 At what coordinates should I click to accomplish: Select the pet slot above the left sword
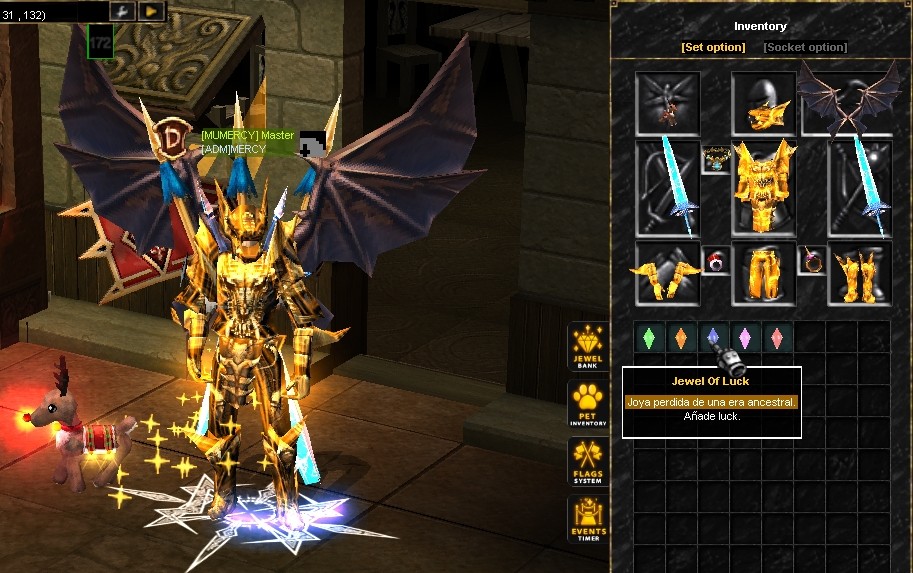click(x=667, y=104)
